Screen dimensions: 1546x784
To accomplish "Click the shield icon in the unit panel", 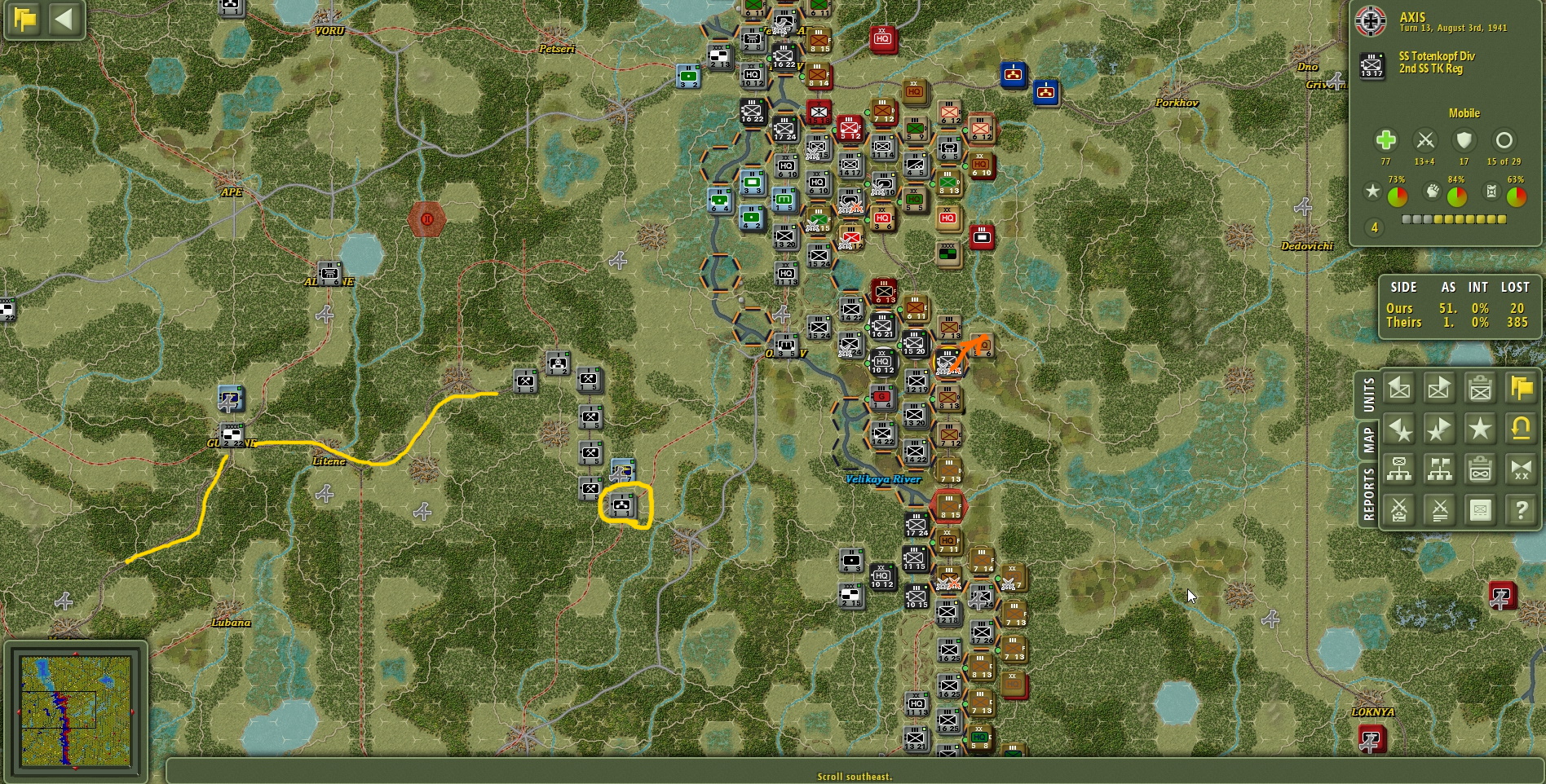I will tap(1464, 140).
